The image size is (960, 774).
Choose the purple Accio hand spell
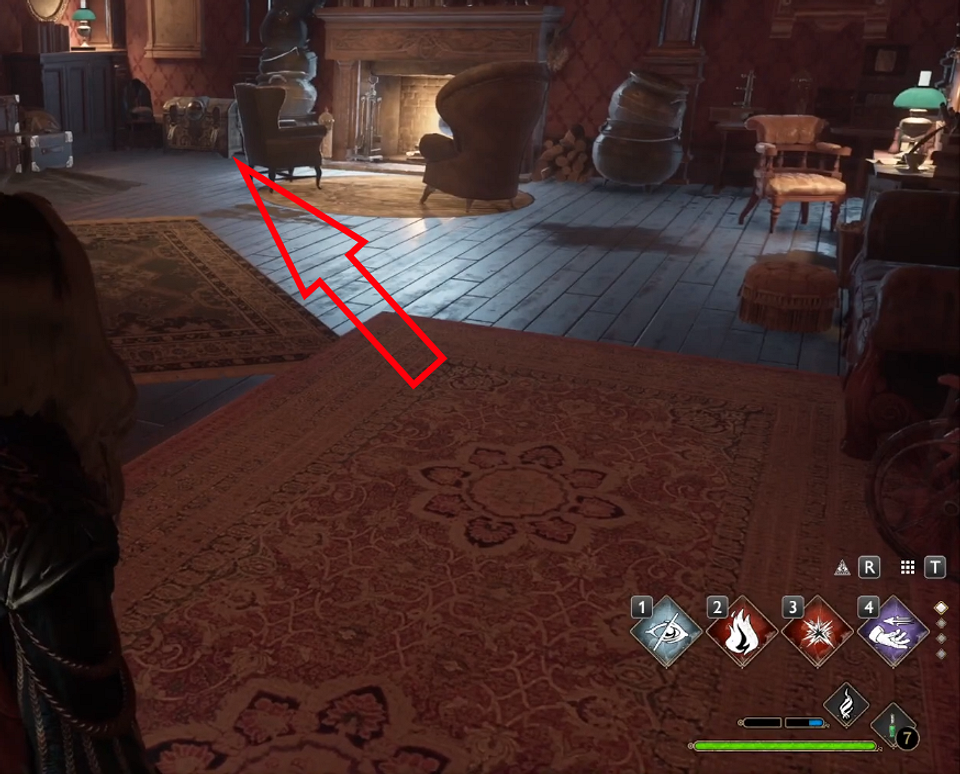(x=892, y=630)
